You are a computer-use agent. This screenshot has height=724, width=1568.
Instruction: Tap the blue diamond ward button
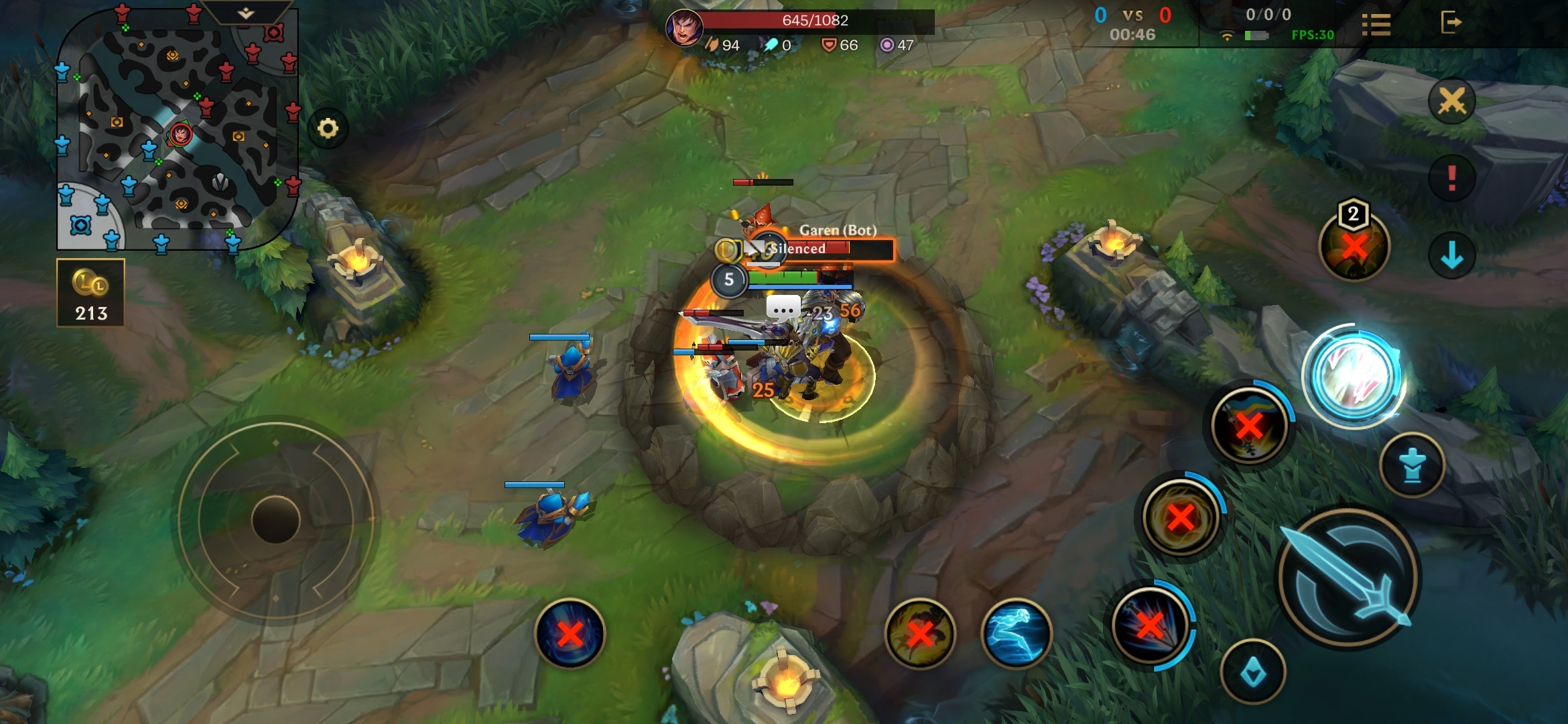[x=1252, y=672]
